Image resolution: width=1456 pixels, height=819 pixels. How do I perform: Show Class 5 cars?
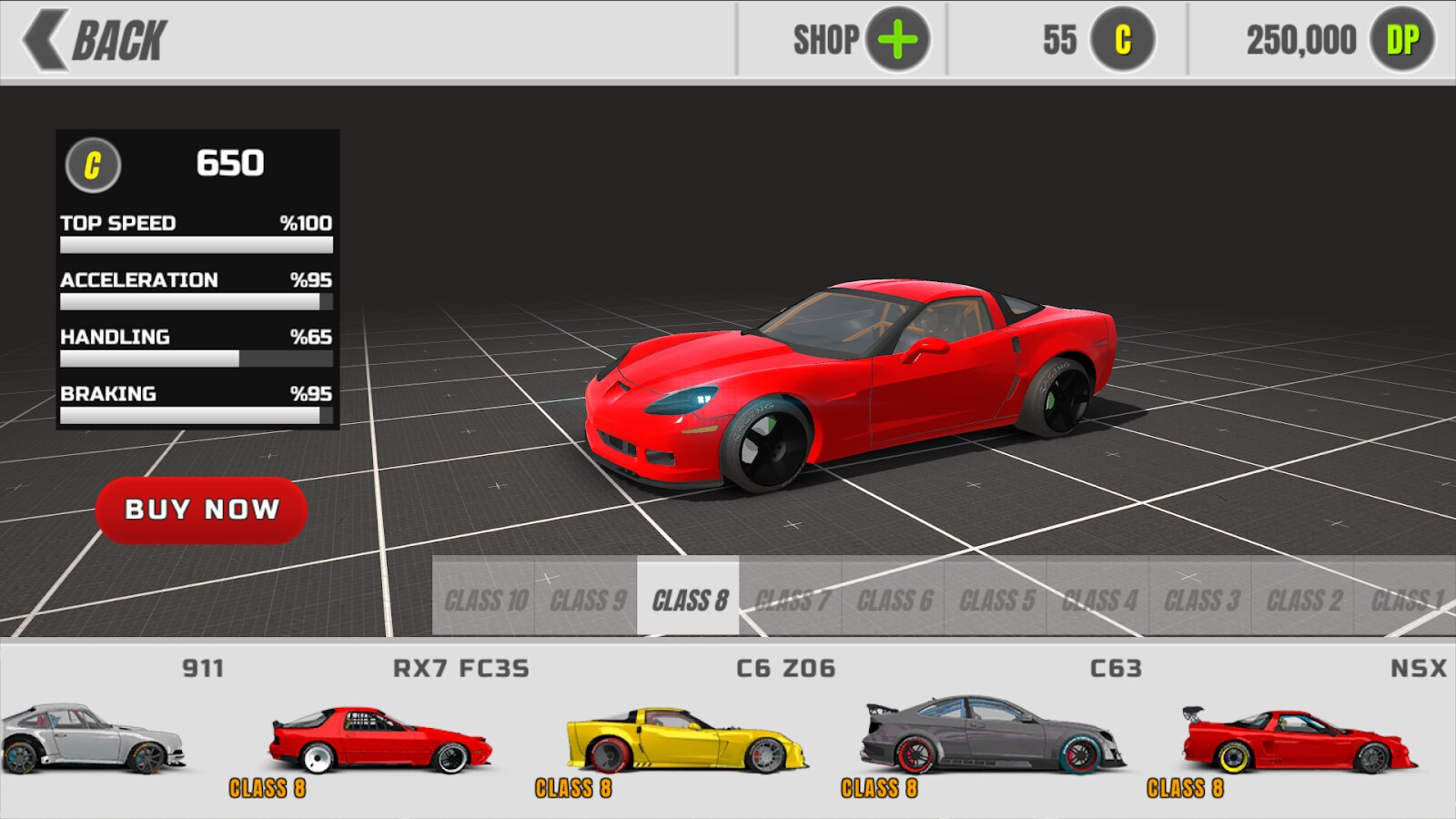[x=996, y=601]
